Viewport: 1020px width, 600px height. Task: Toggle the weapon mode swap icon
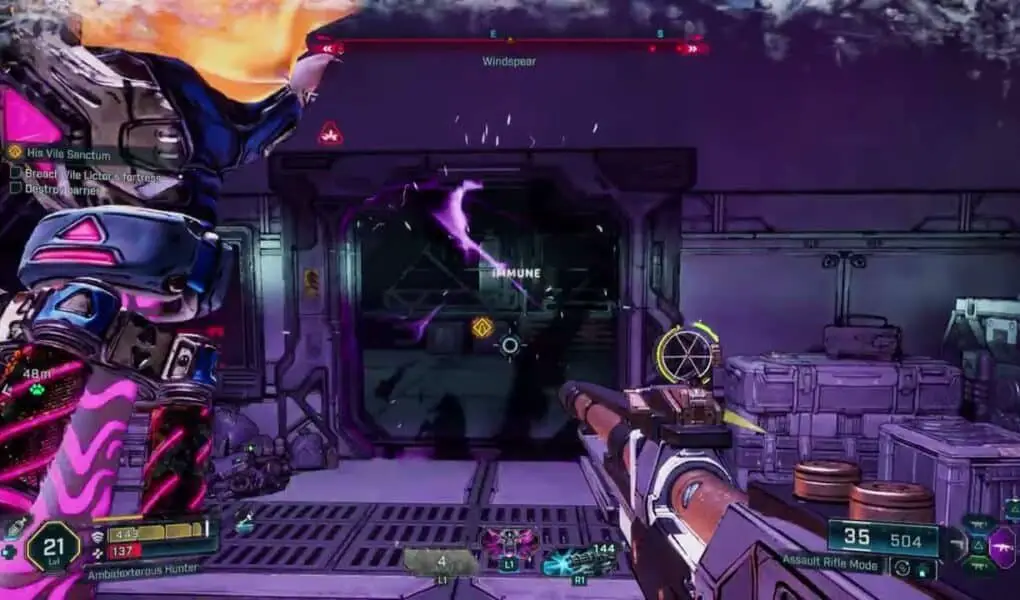(903, 568)
